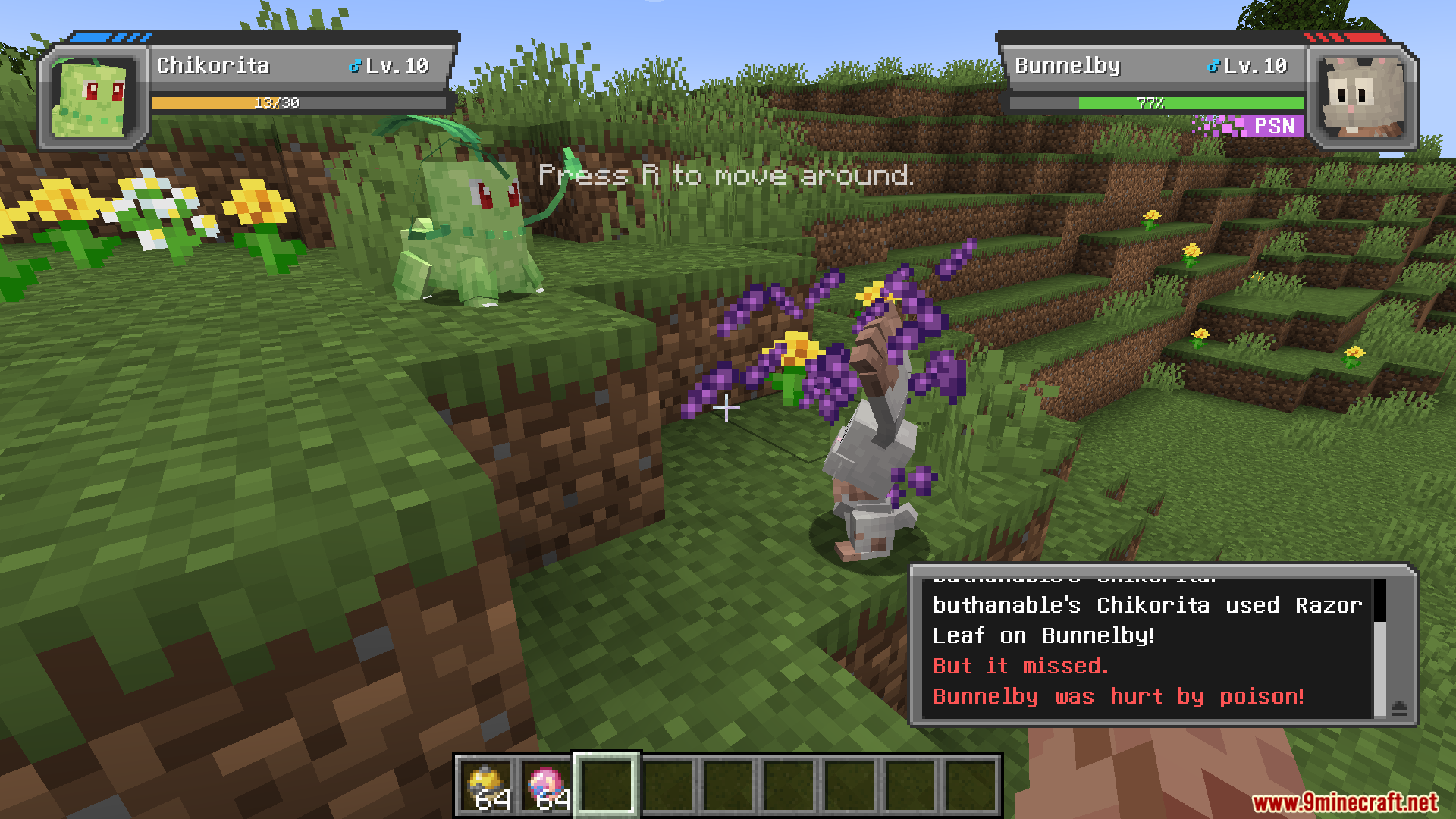1456x819 pixels.
Task: Click the battle log scrollbar handle
Action: coord(1380,601)
